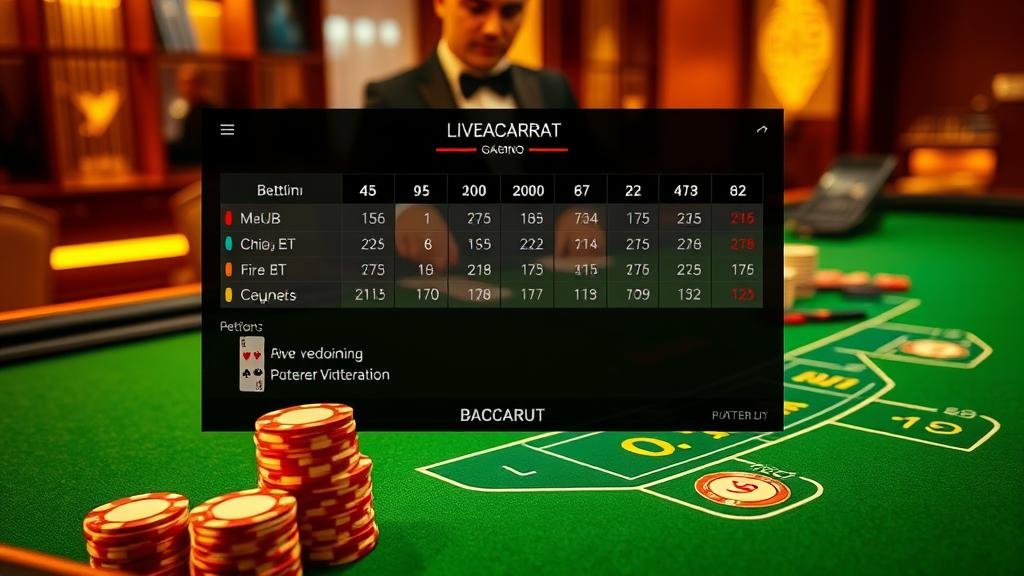
Task: Select the 2000 column header
Action: pos(528,190)
